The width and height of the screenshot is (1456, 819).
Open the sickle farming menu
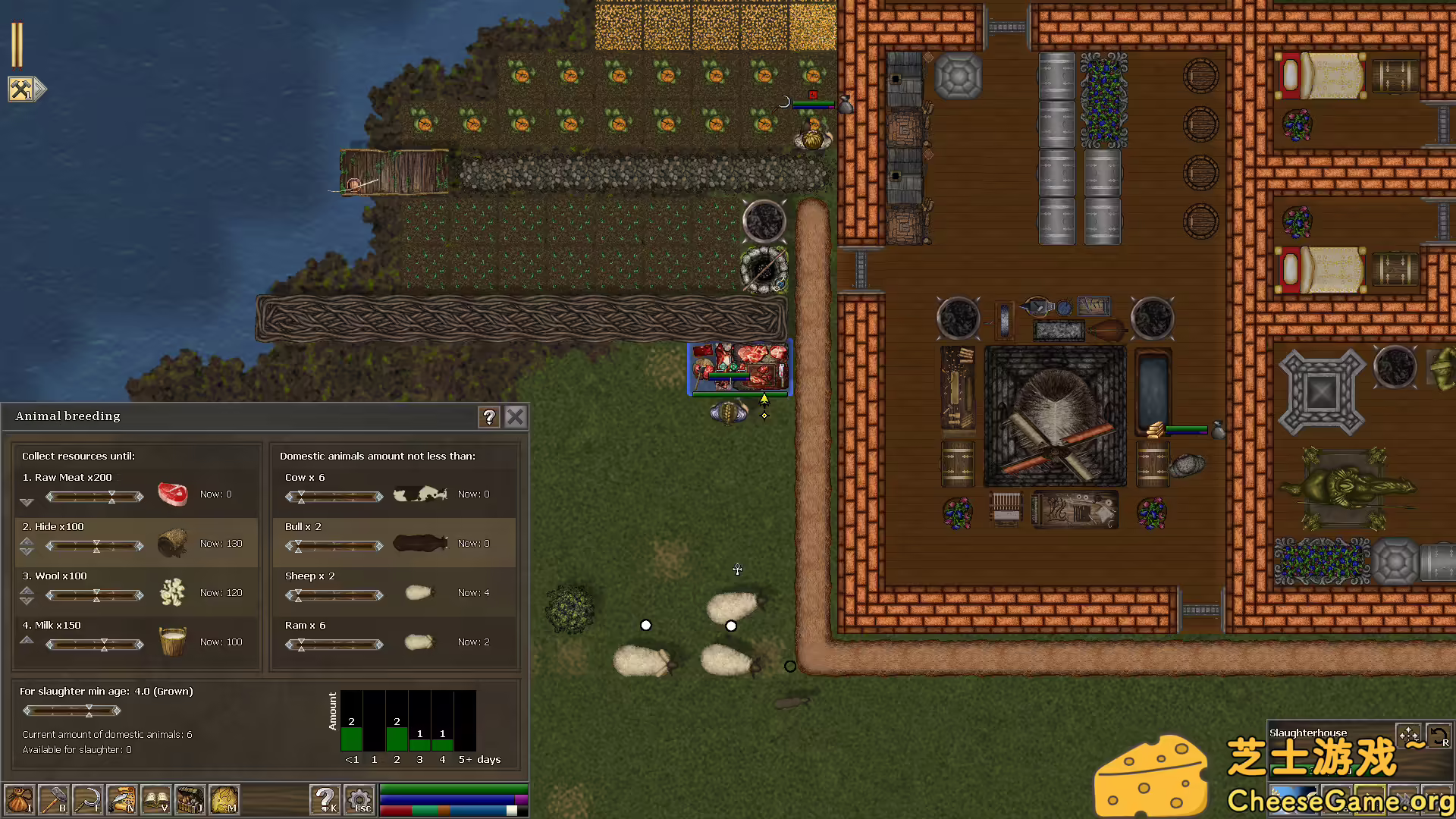[87, 799]
